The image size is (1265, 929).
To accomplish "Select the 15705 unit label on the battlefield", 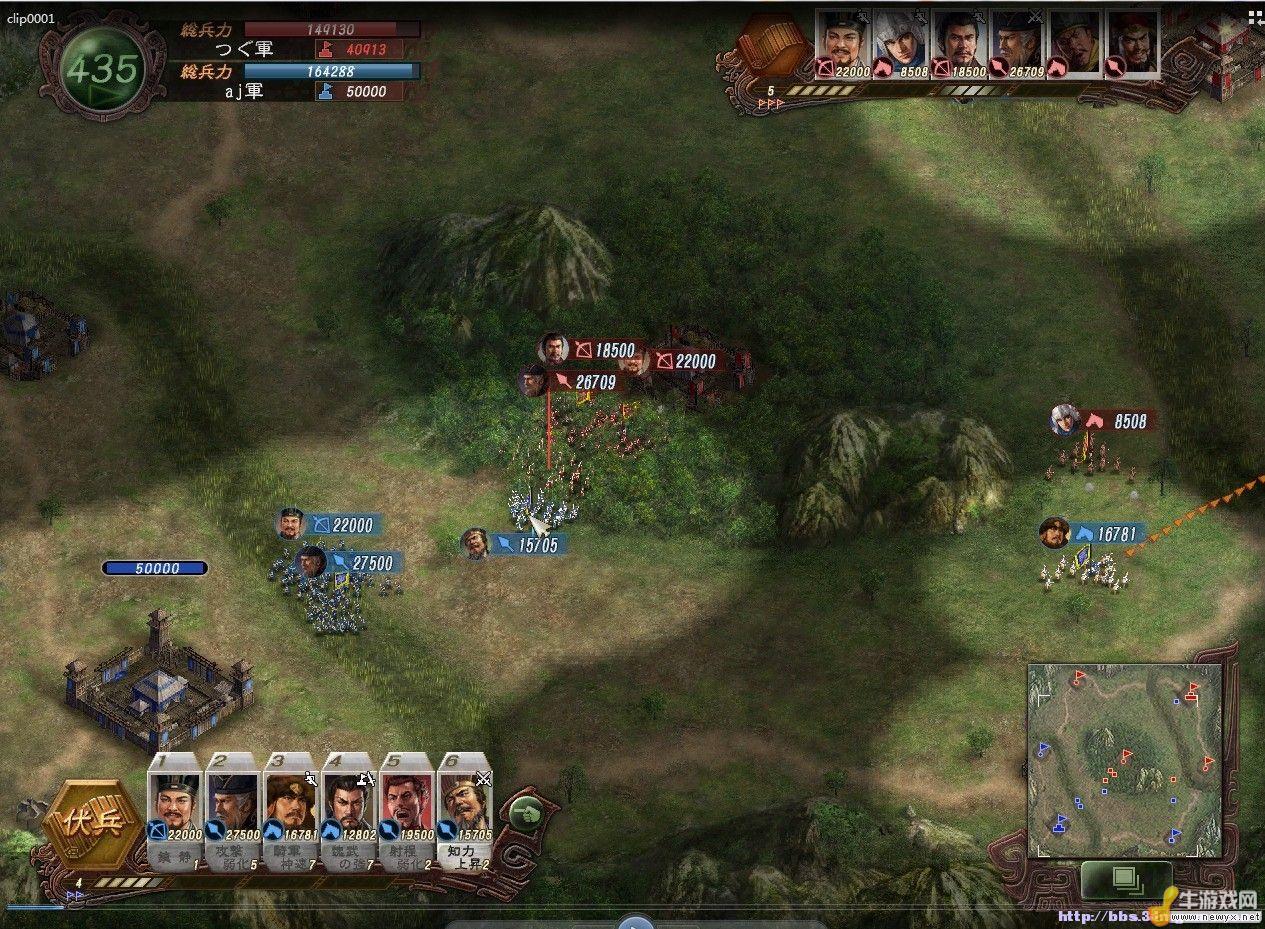I will click(x=527, y=544).
